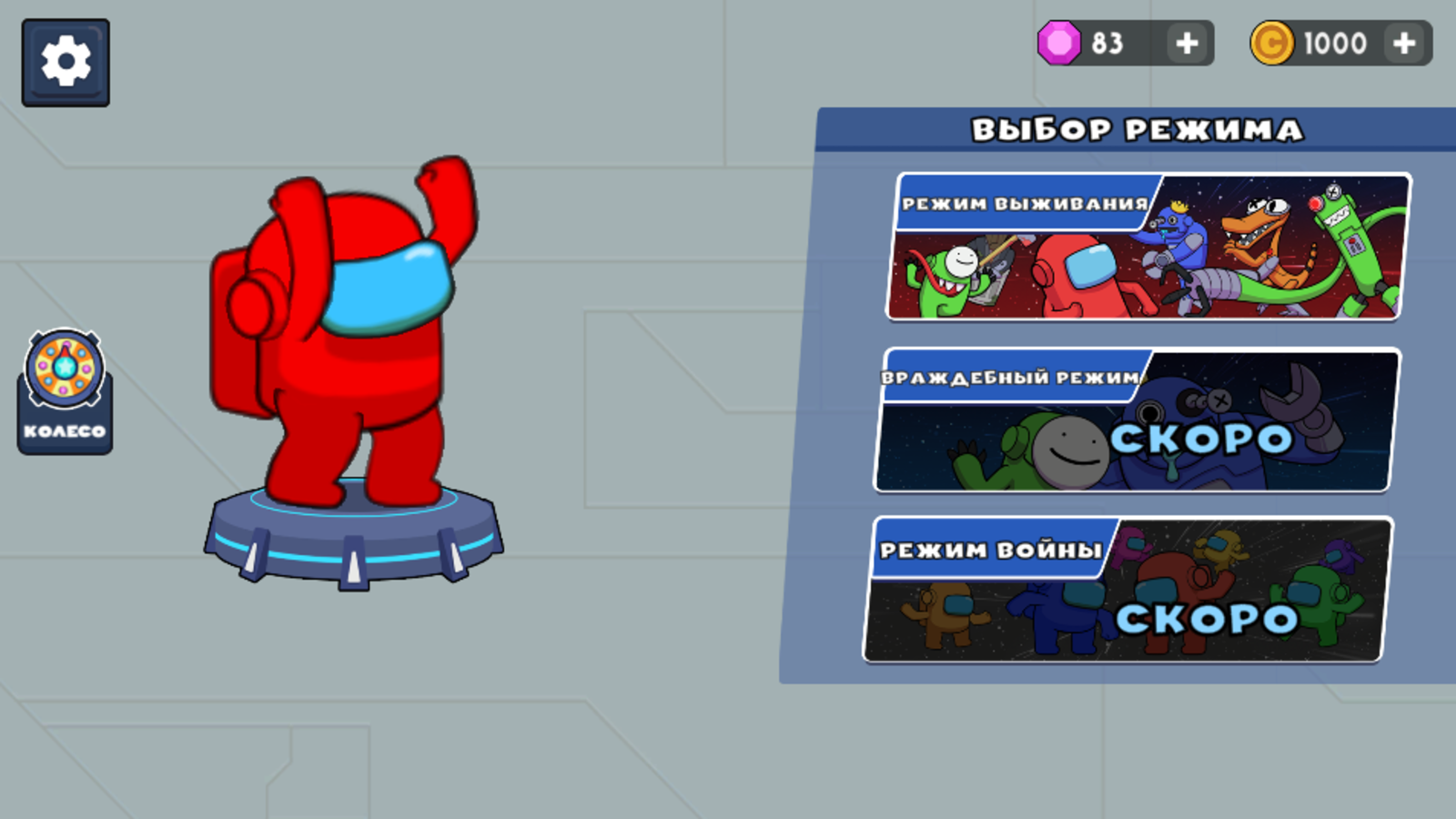Click the СКОРО text on war mode
1456x819 pixels.
coord(1206,619)
